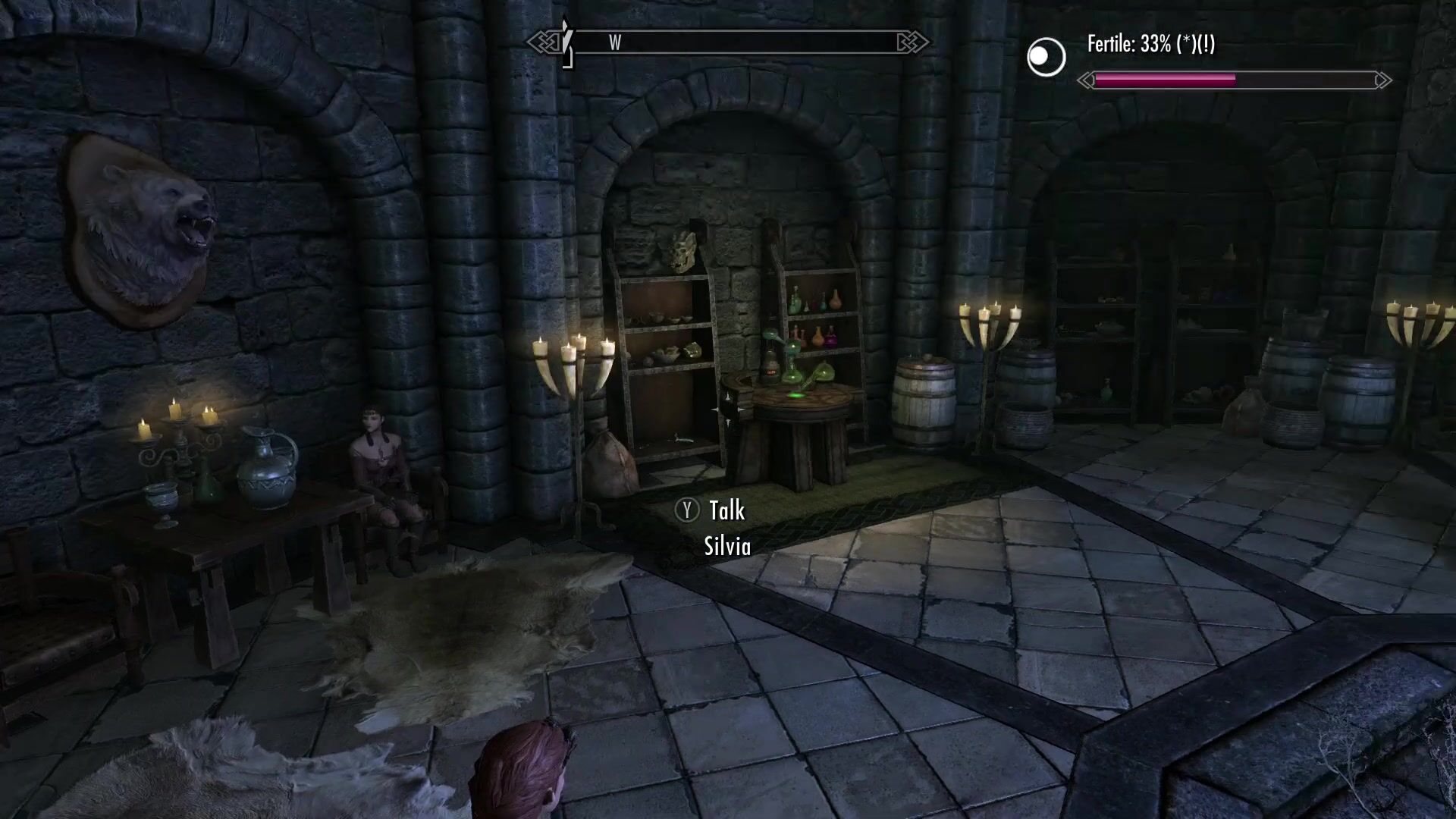Click the compass bar showing W

click(728, 42)
